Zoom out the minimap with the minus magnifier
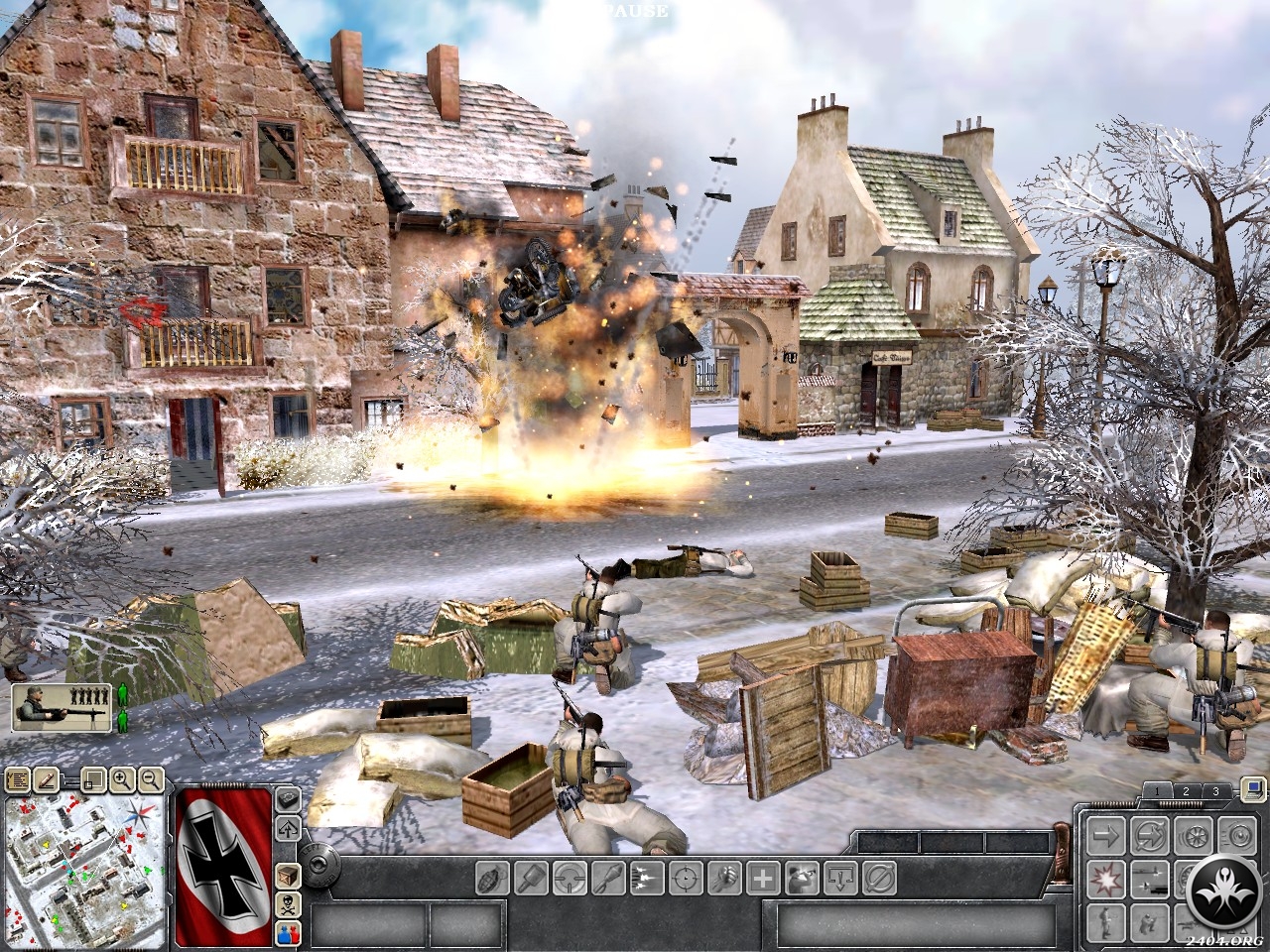The height and width of the screenshot is (952, 1270). (x=151, y=779)
